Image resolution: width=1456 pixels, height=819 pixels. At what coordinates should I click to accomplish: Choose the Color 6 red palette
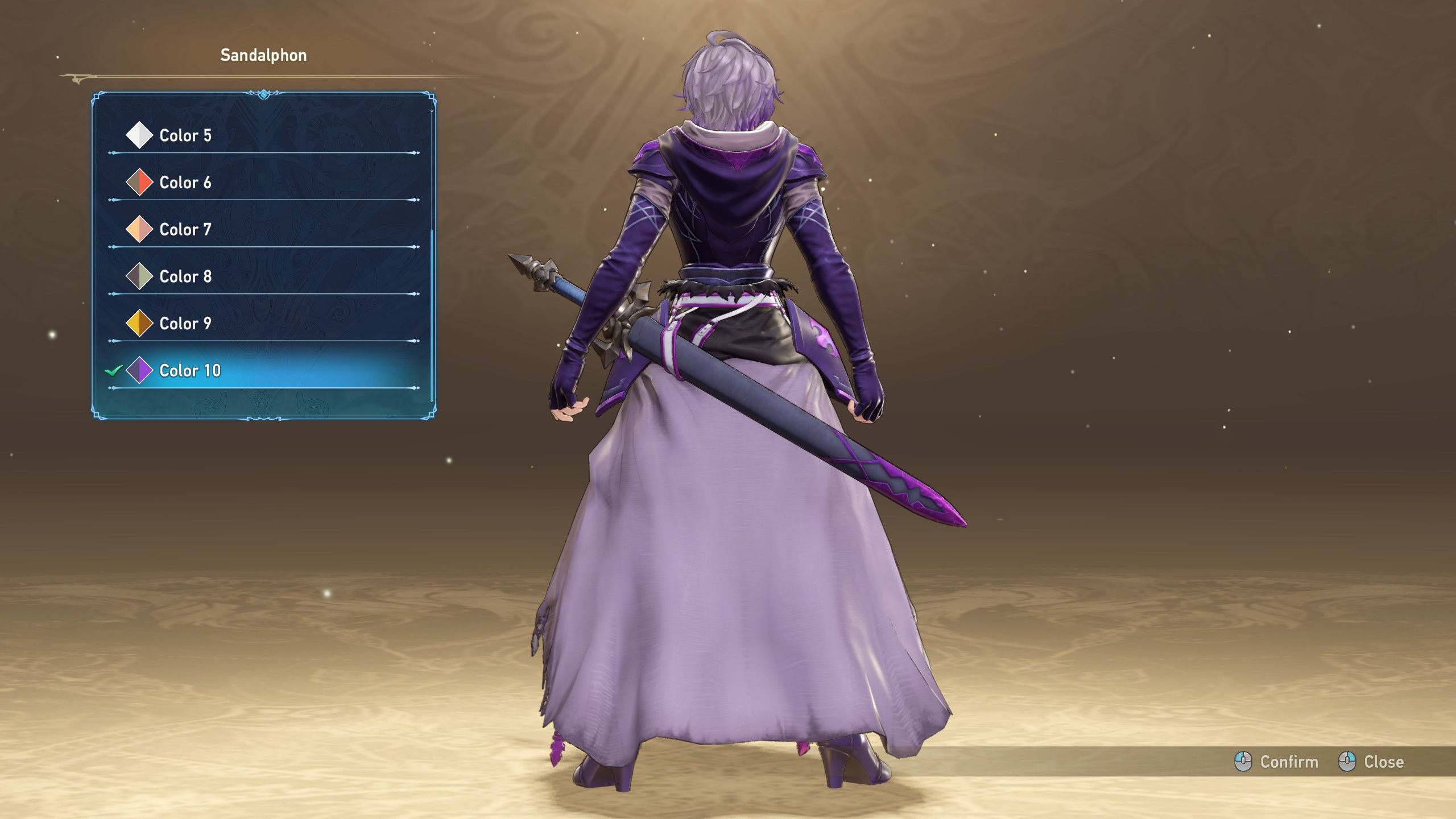coord(185,183)
